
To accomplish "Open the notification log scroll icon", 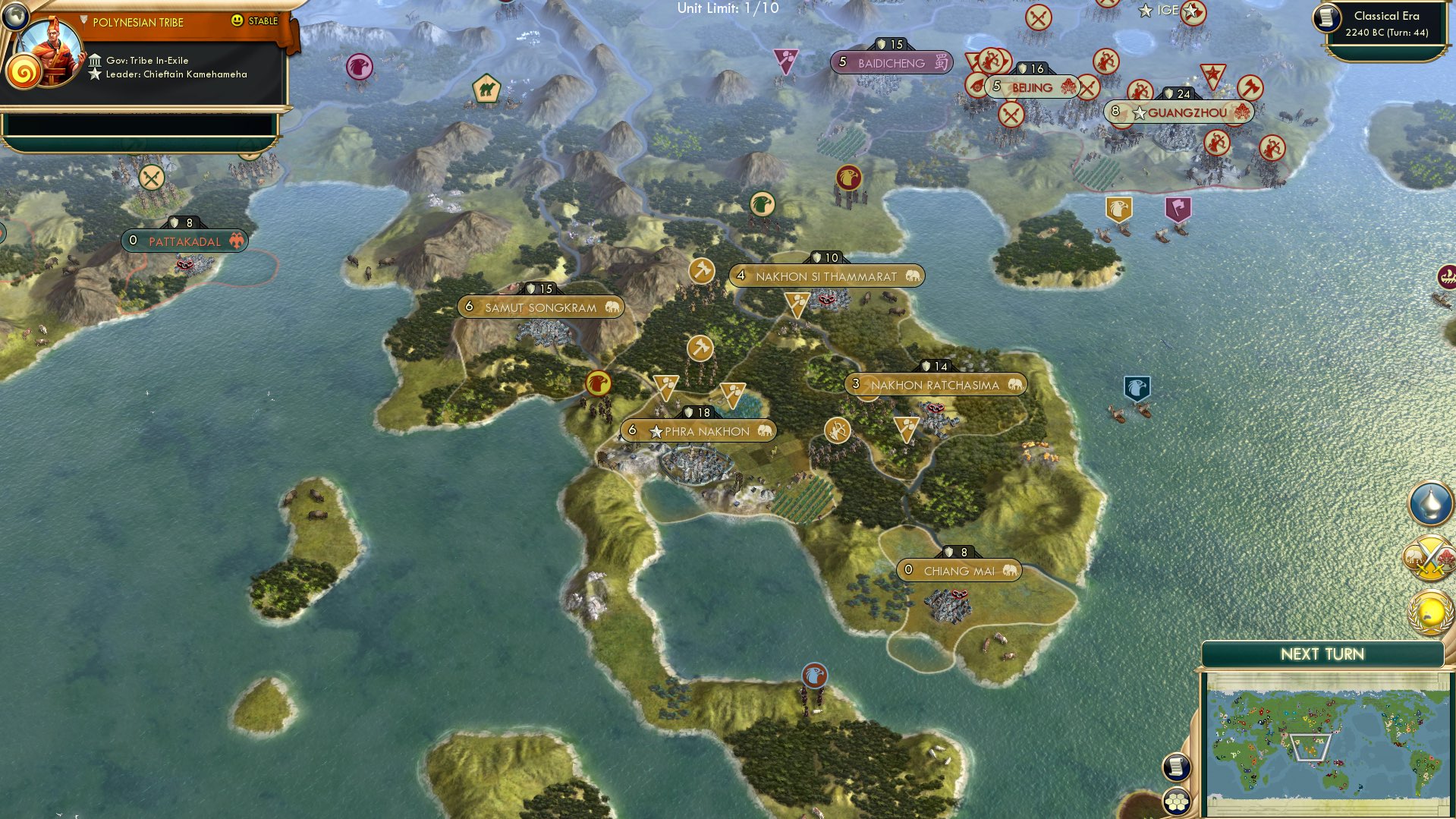I will (x=1177, y=767).
